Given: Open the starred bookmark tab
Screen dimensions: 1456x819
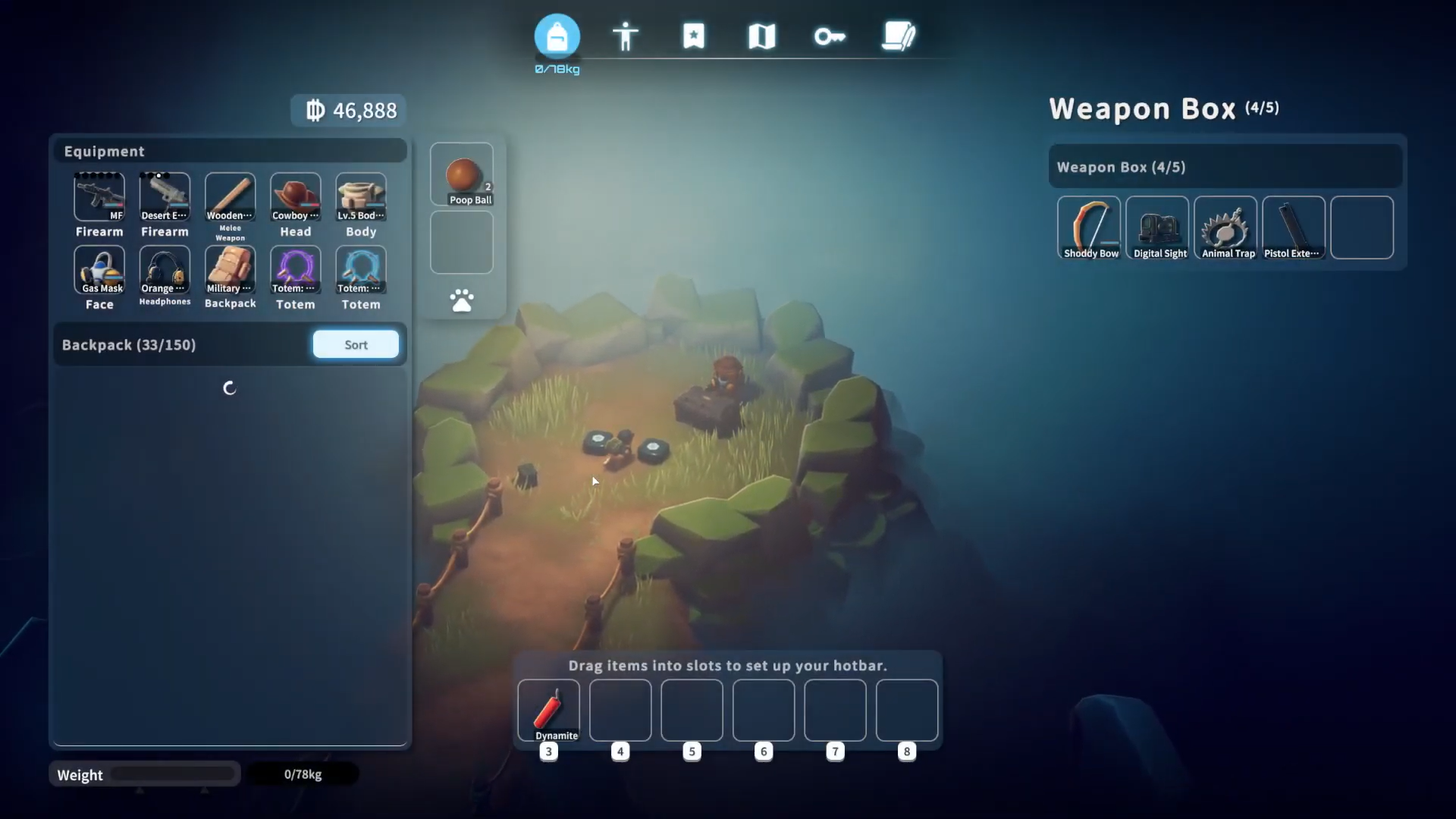Looking at the screenshot, I should (x=693, y=36).
